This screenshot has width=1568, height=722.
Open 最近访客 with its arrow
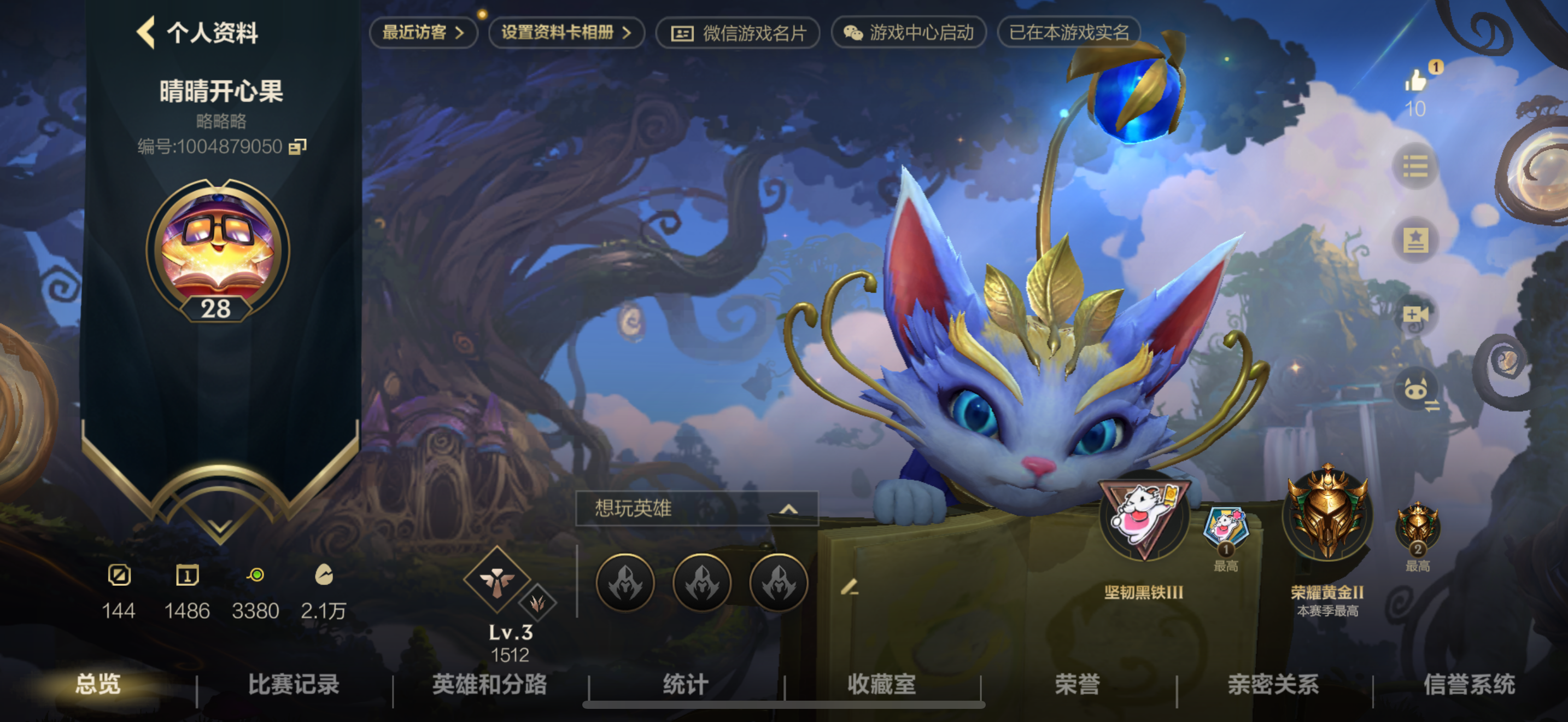pyautogui.click(x=423, y=33)
